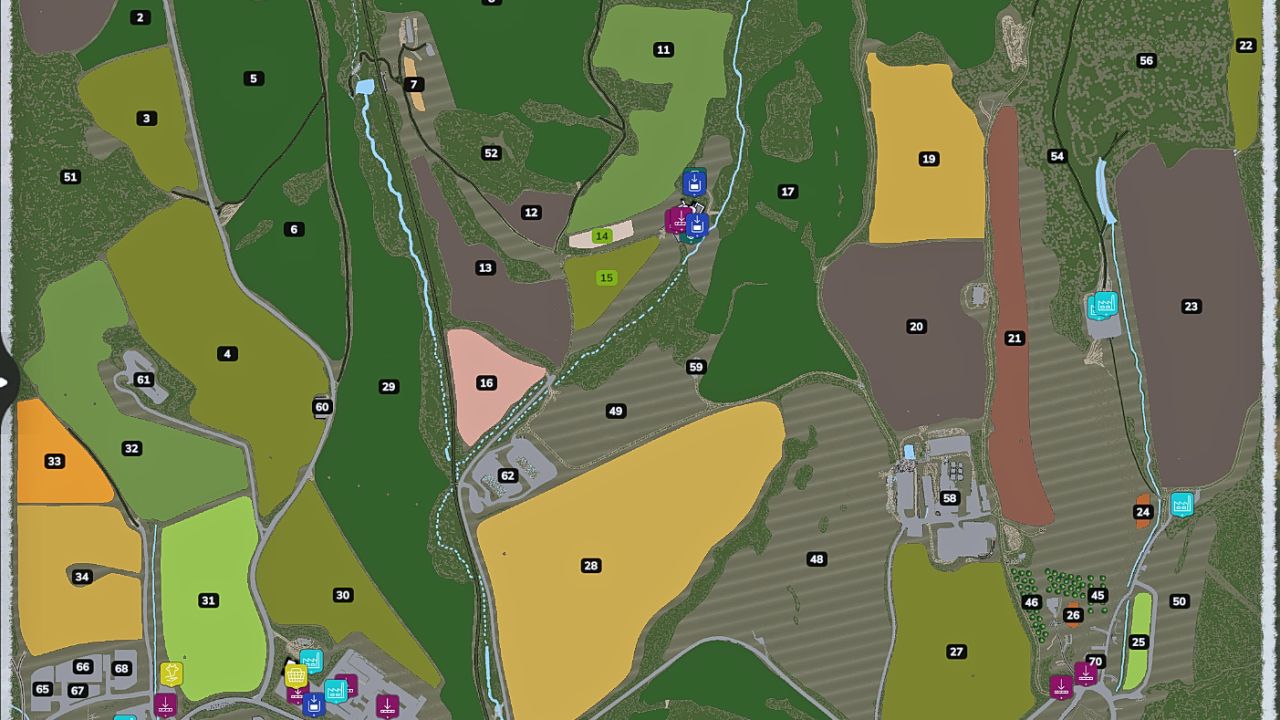Select the field 62 label by the parking lot
Screen dimensions: 1280x720
pos(507,475)
